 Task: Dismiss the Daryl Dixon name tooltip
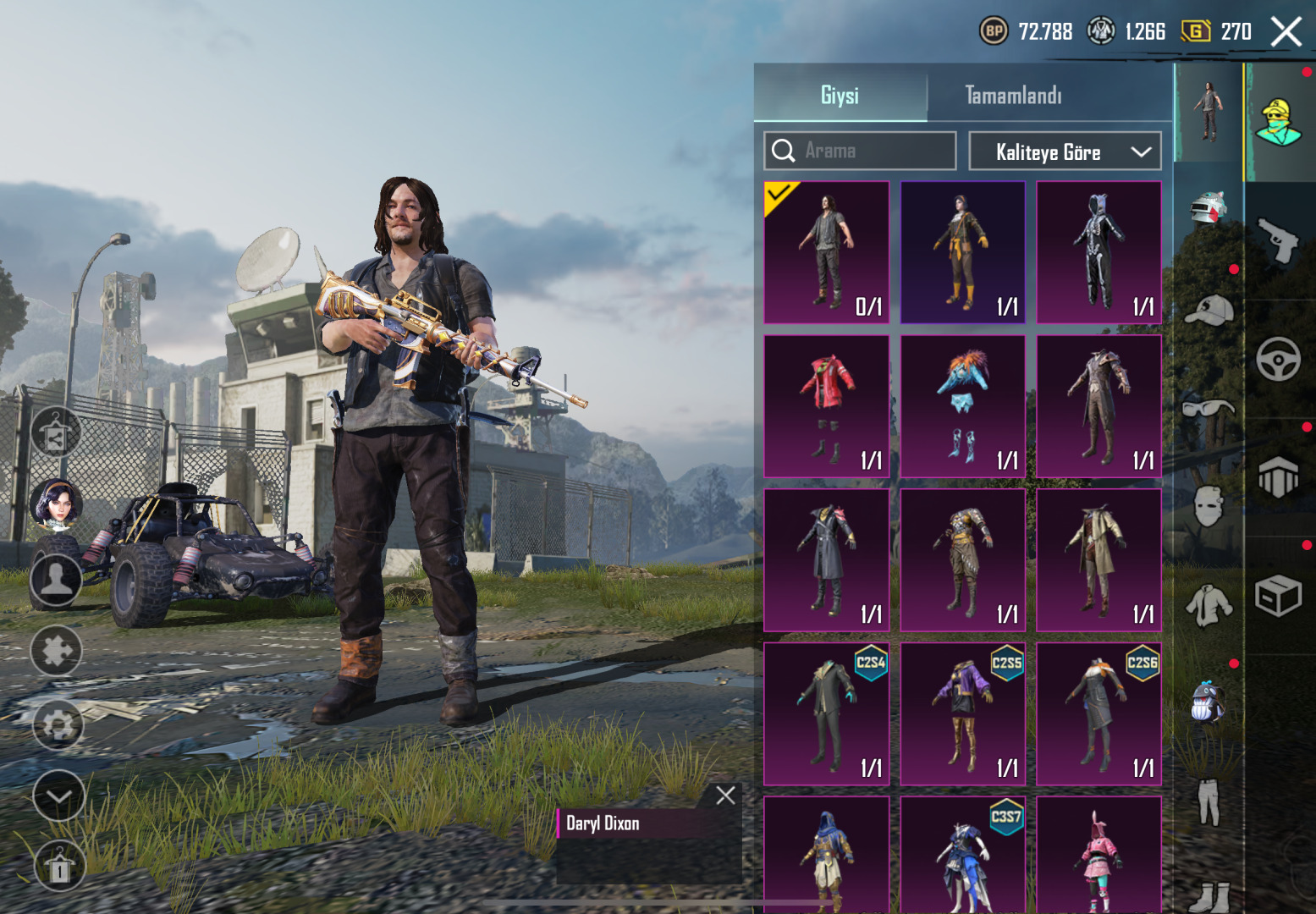[x=725, y=796]
